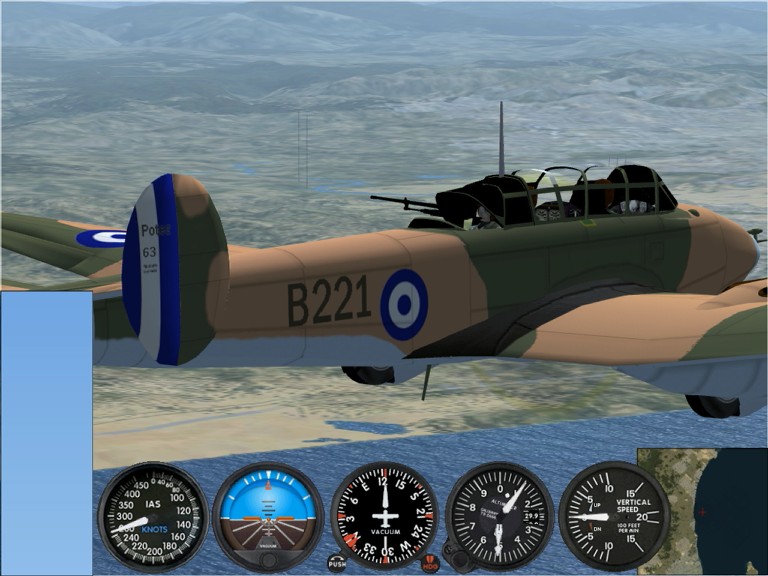Screen dimensions: 768x576
Task: Click the heading gyro PUSH knob
Action: [337, 563]
